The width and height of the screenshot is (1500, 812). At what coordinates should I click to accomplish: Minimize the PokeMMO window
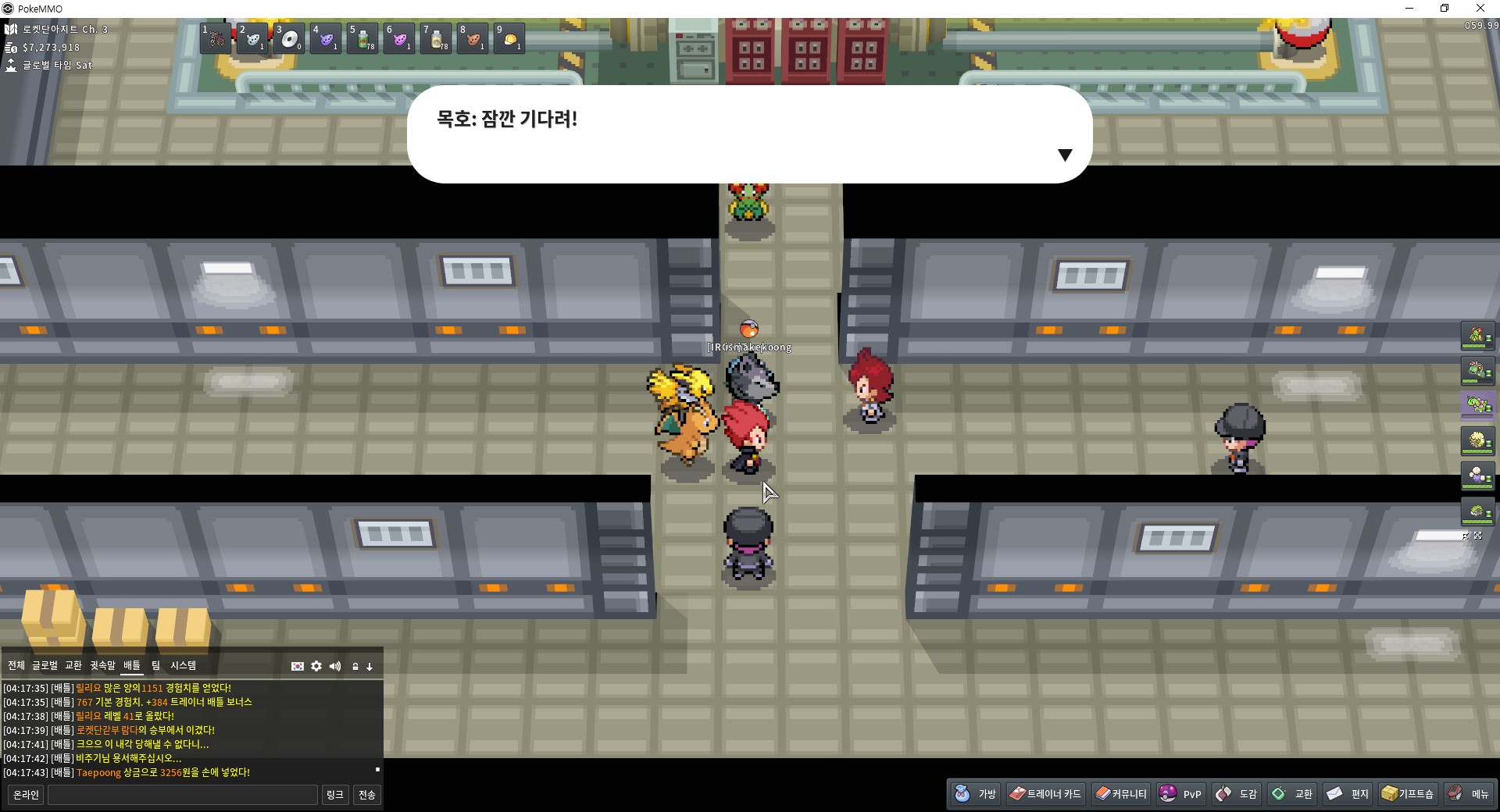1409,9
